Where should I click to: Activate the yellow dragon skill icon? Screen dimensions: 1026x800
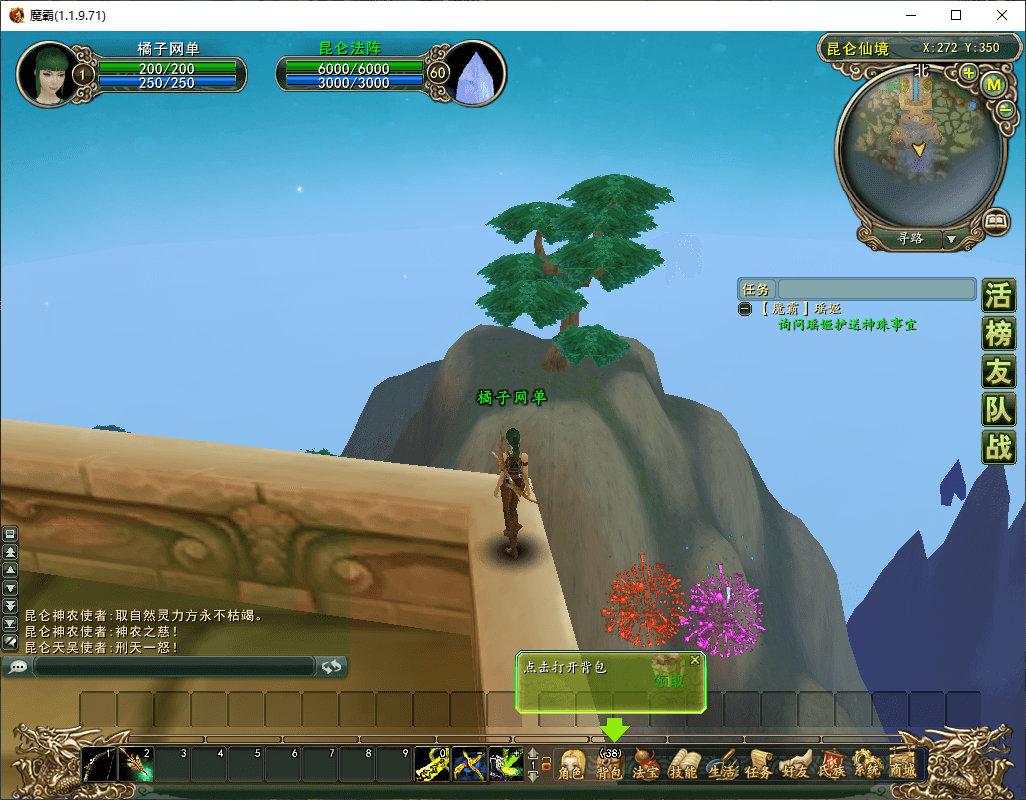[x=432, y=765]
